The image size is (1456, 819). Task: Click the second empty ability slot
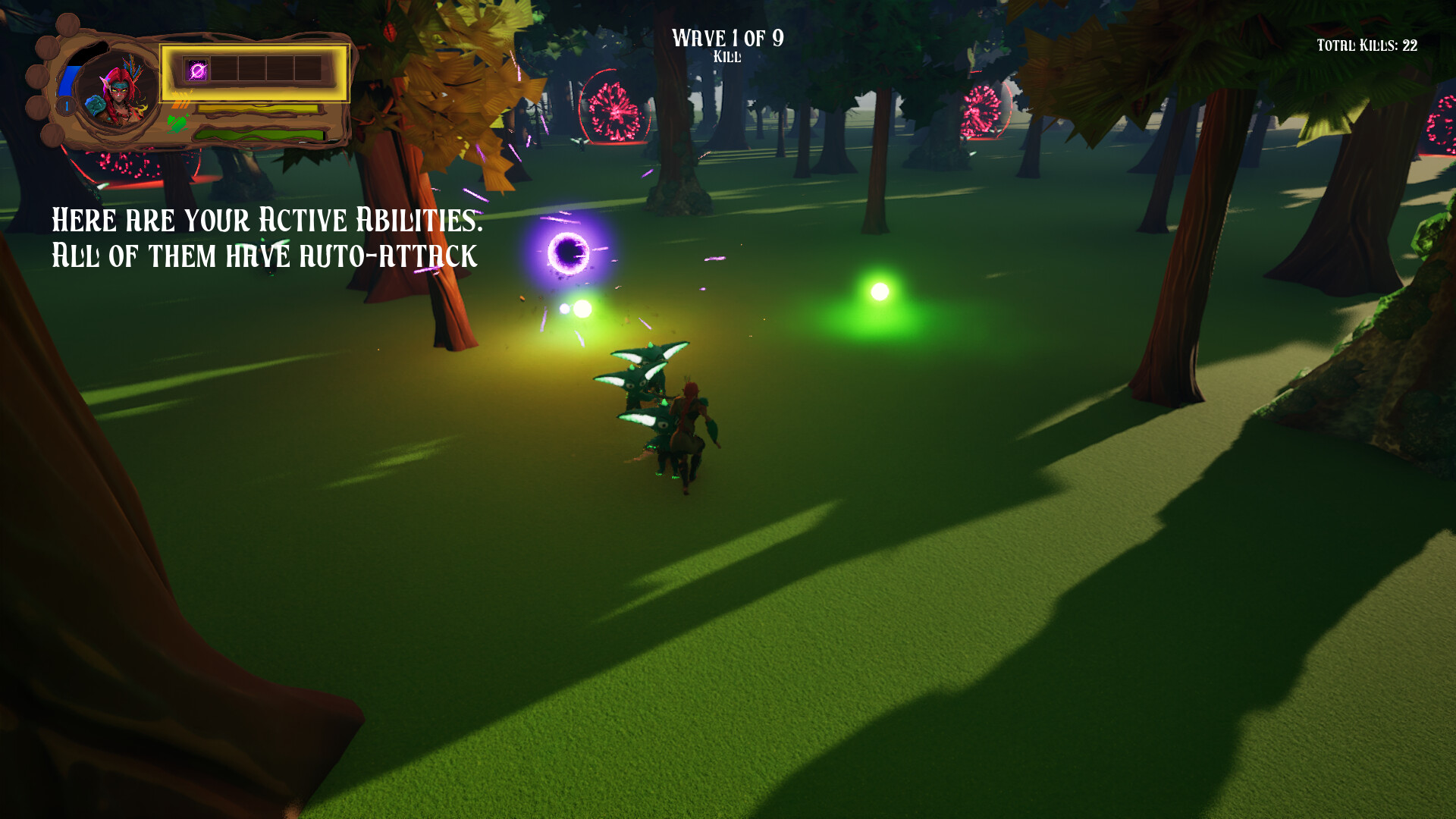pyautogui.click(x=224, y=70)
